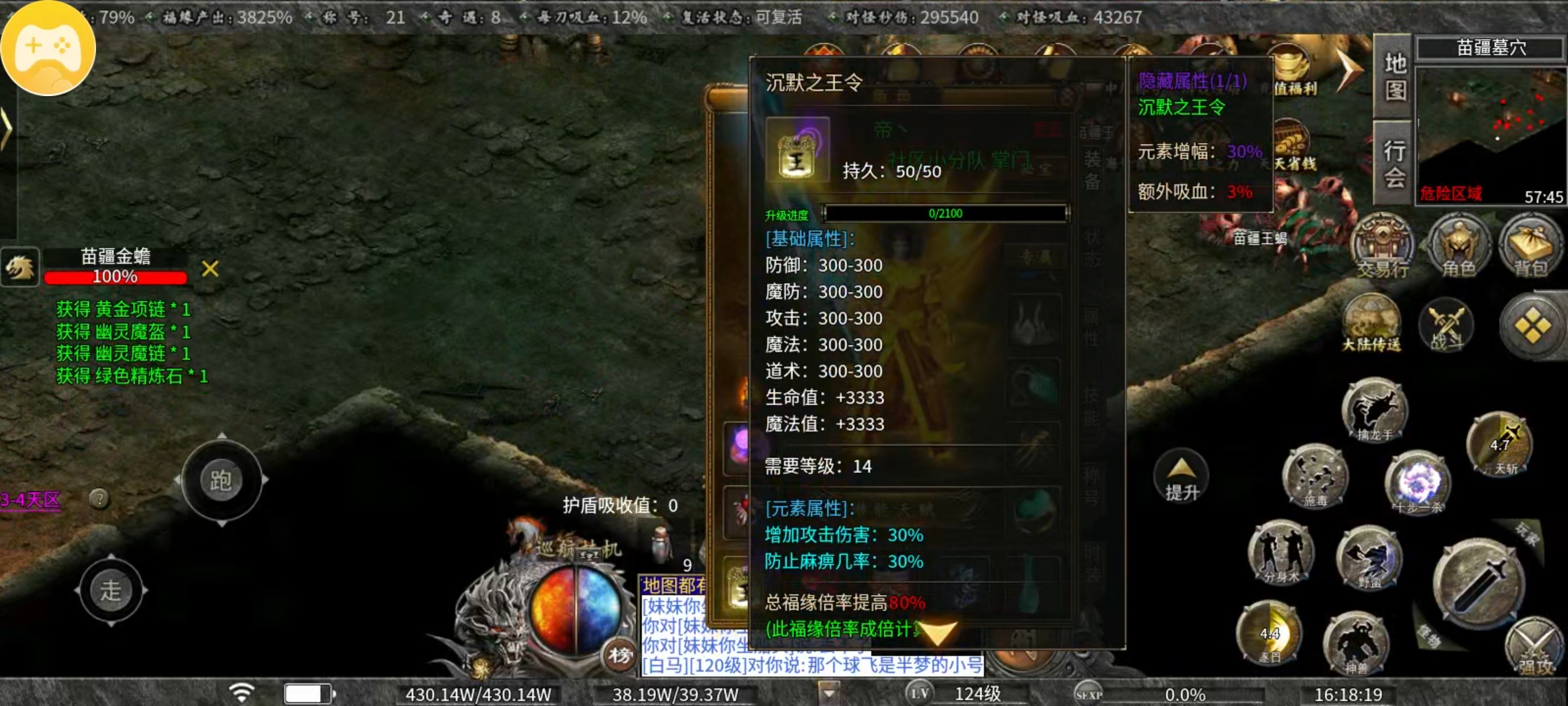Switch movement to 跑 (run) mode
1568x706 pixels.
(x=220, y=480)
